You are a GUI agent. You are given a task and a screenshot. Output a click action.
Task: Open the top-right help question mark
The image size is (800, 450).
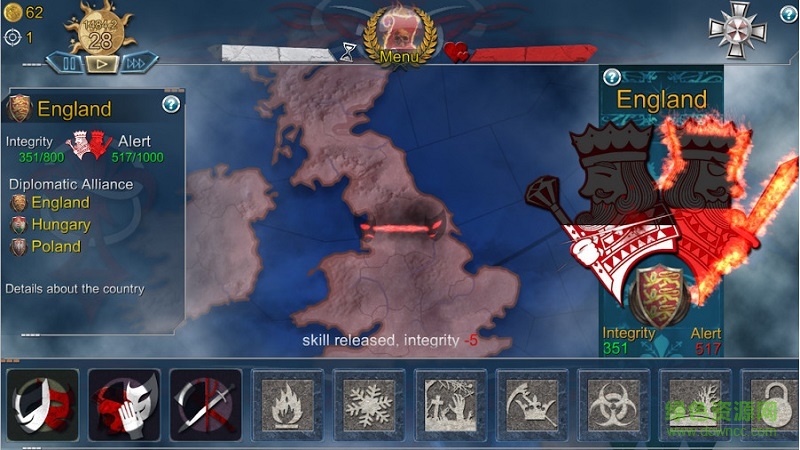pos(787,14)
